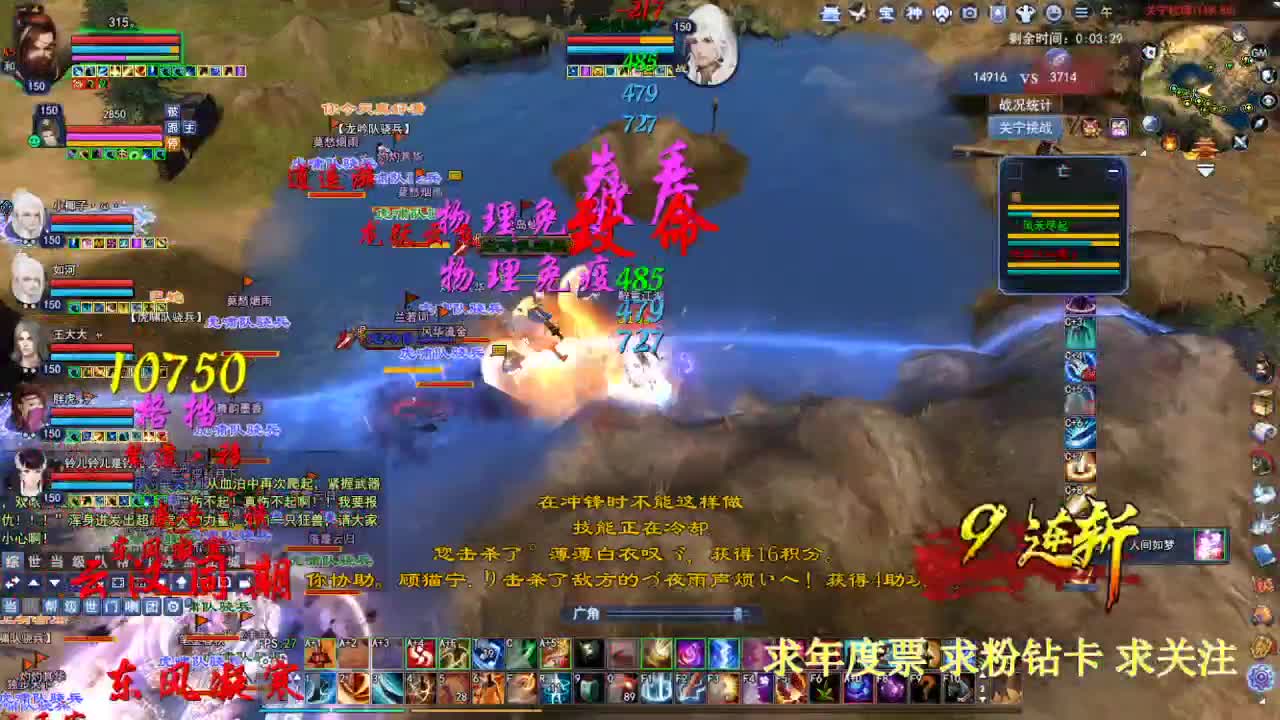Expand the arrow at left end of skill bar
The width and height of the screenshot is (1280, 720).
click(x=297, y=678)
